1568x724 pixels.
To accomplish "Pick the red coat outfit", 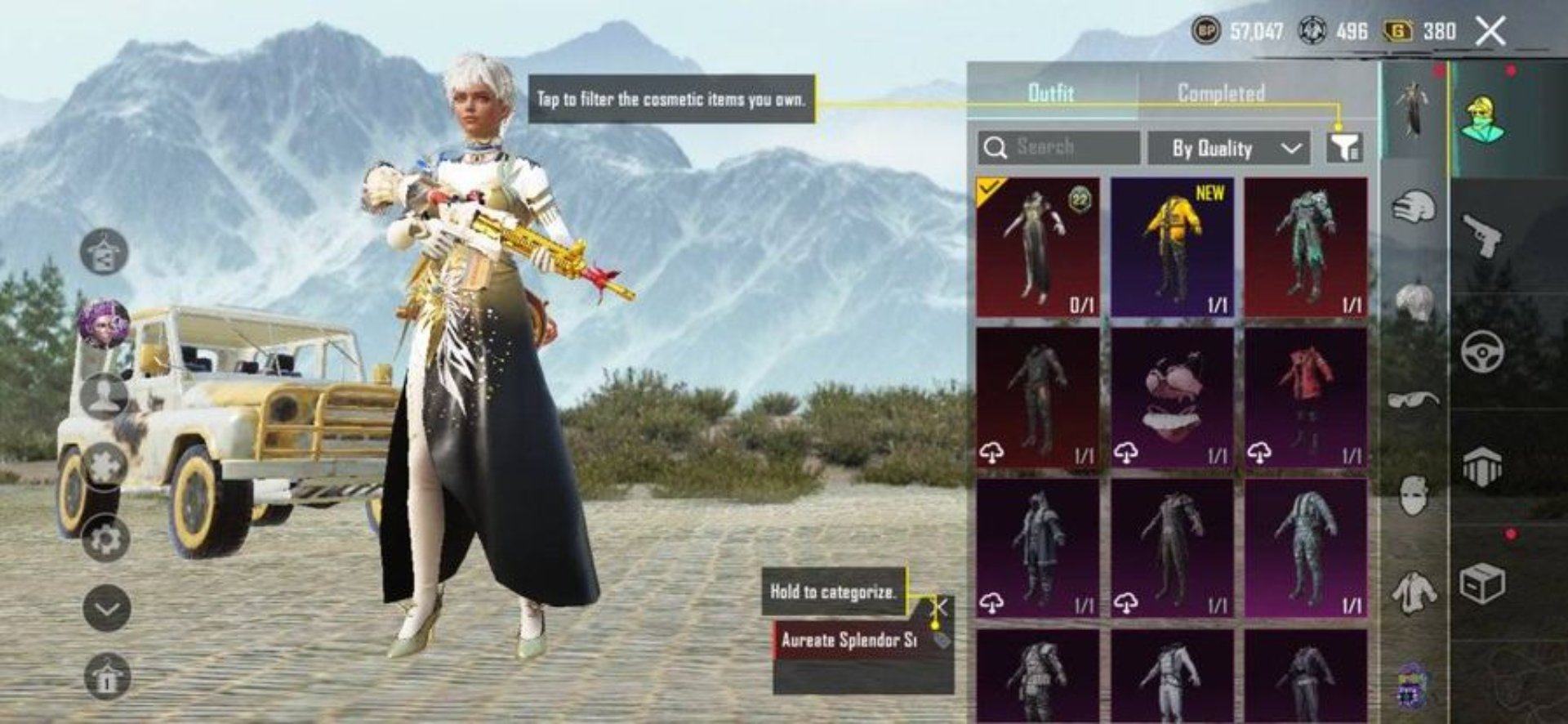I will (x=1305, y=398).
